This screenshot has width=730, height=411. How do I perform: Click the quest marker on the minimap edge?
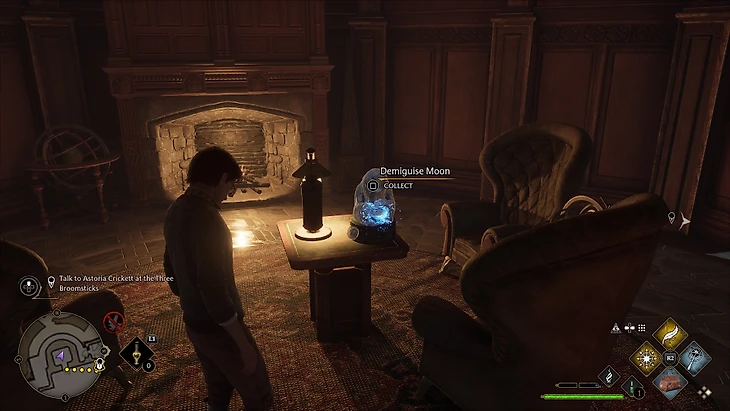(x=99, y=366)
